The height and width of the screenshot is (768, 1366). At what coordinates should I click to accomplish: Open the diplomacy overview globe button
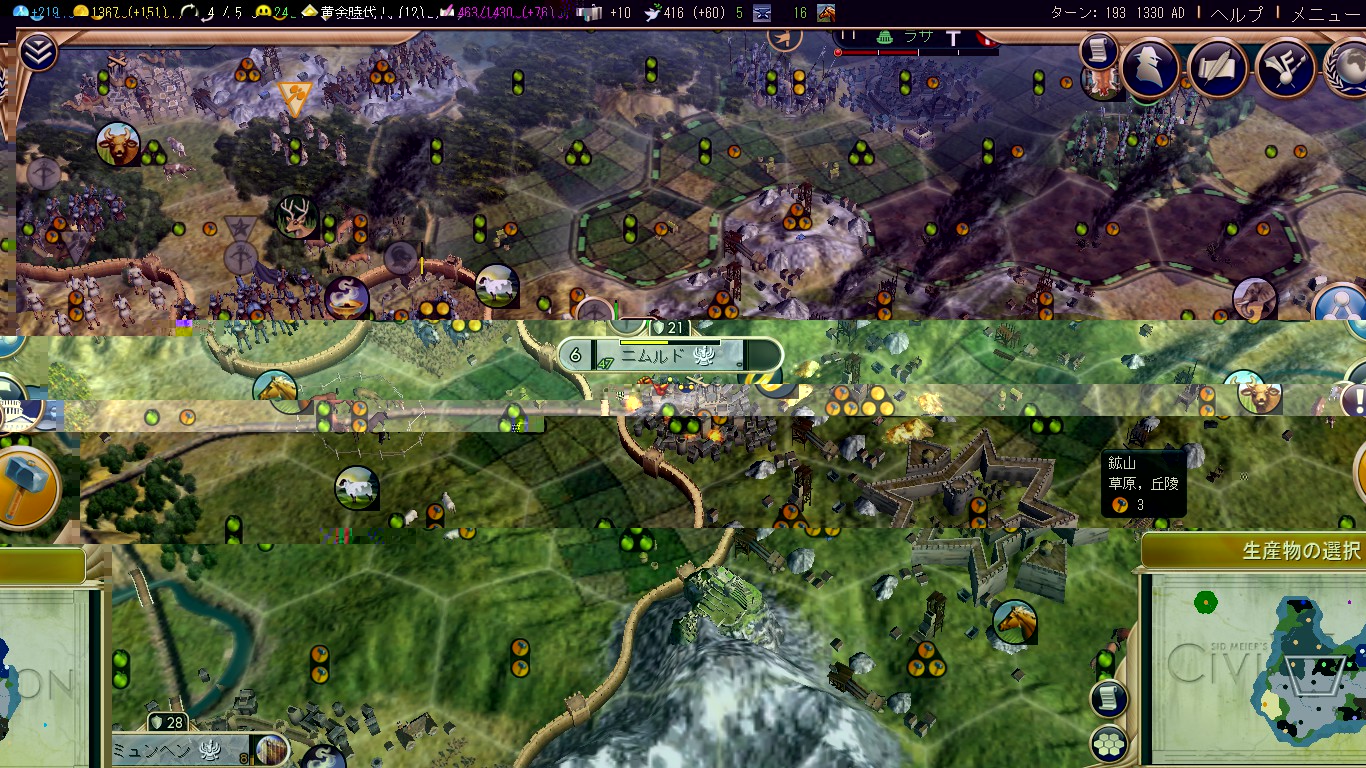[x=1346, y=68]
